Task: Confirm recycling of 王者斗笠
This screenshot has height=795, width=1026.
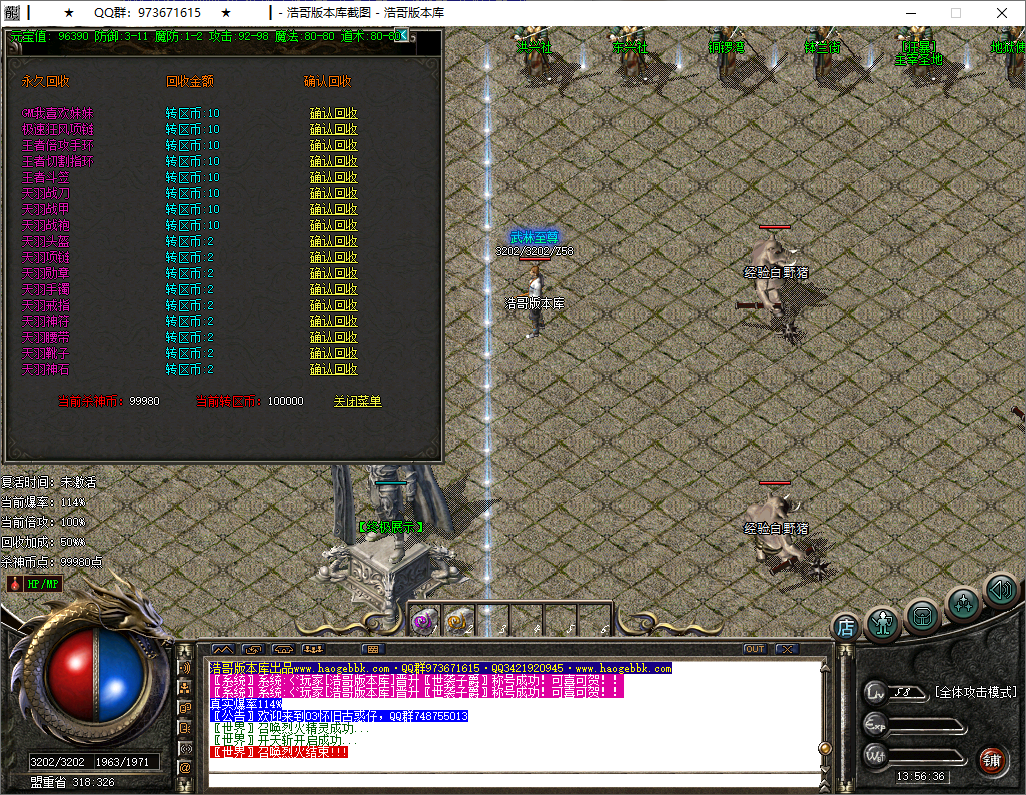Action: [x=333, y=177]
